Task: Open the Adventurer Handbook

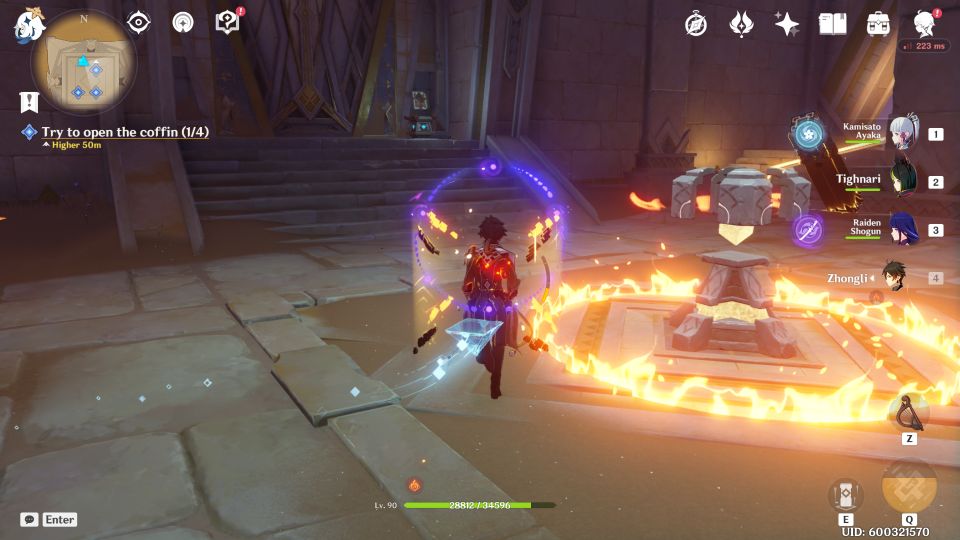Action: click(833, 24)
